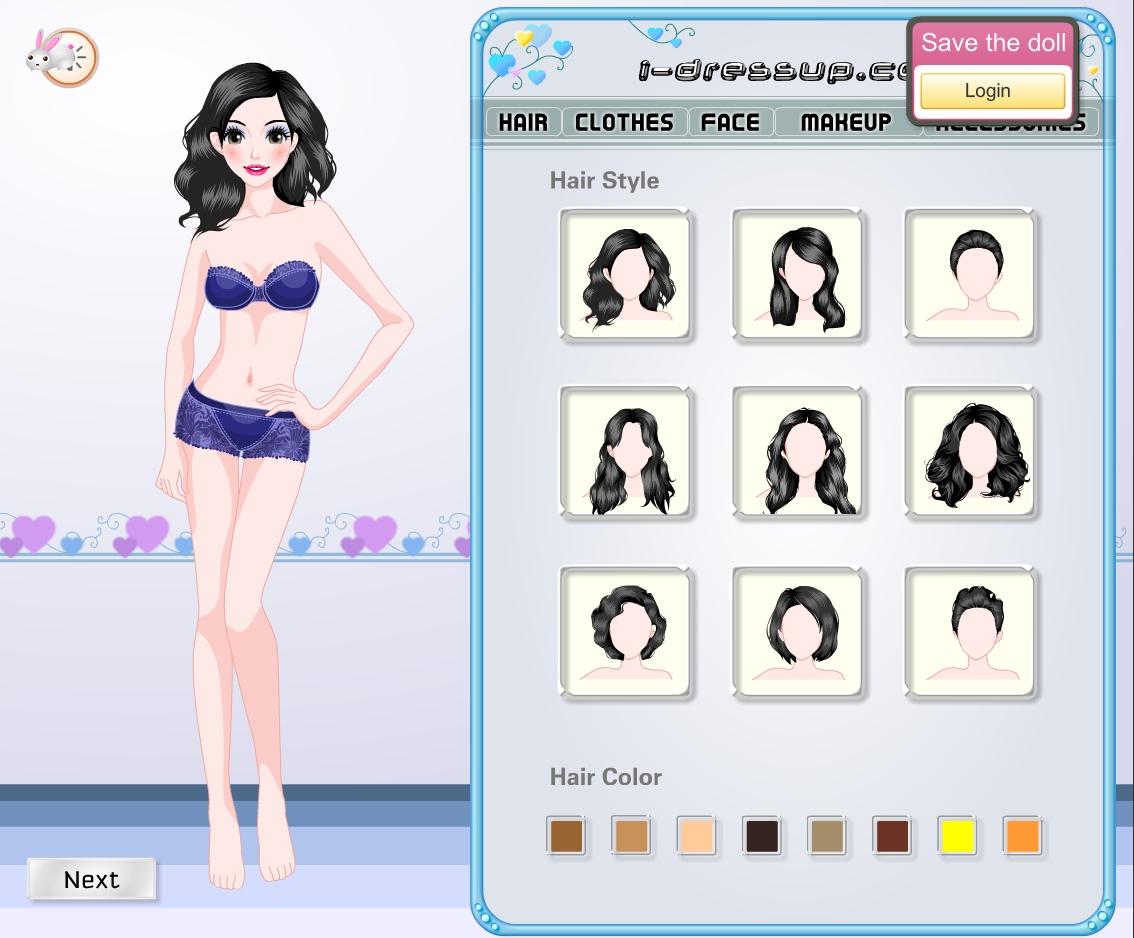
Task: Pick the pale peach blonde hair color
Action: [696, 835]
